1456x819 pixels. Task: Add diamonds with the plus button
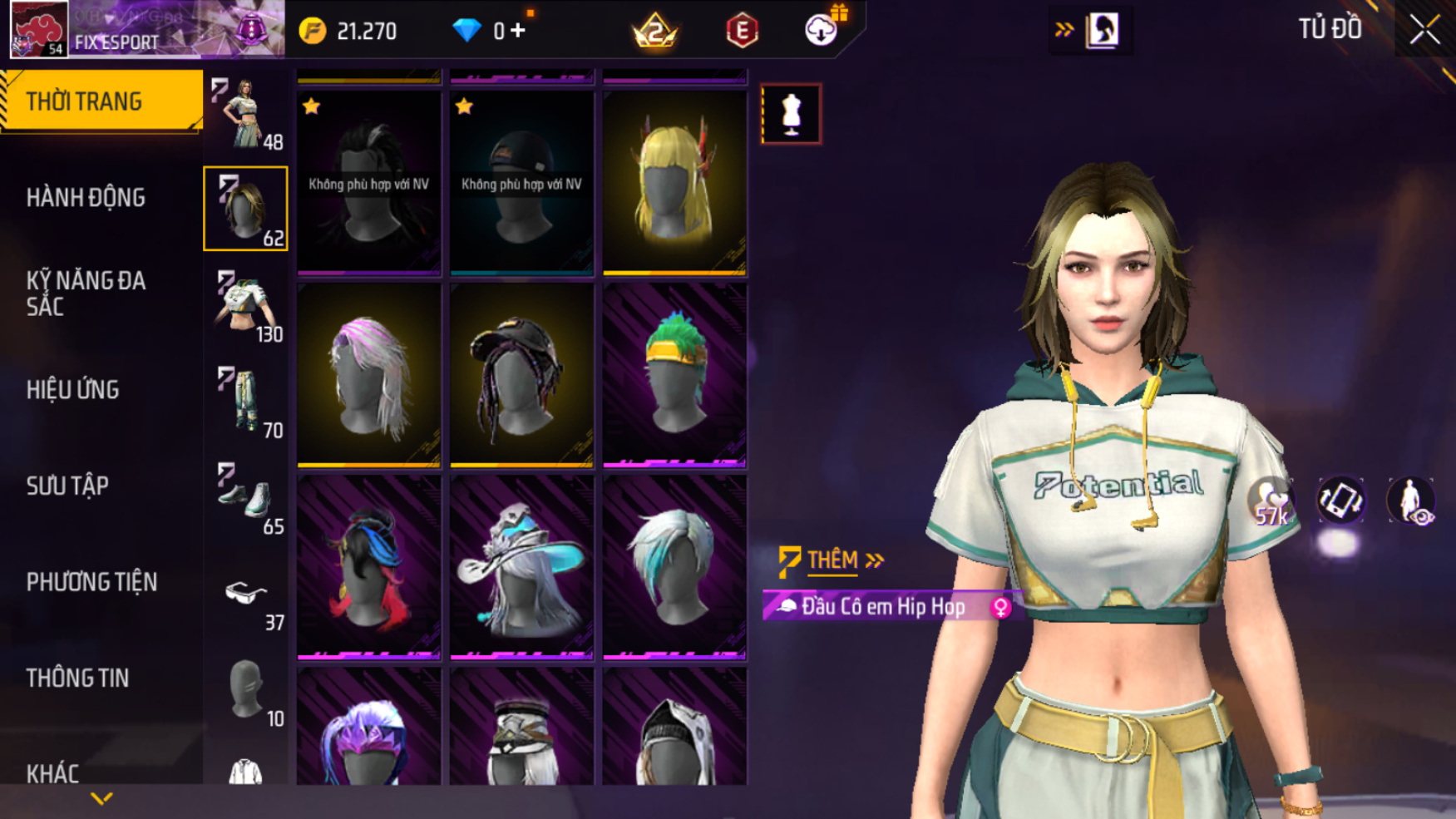pos(519,31)
